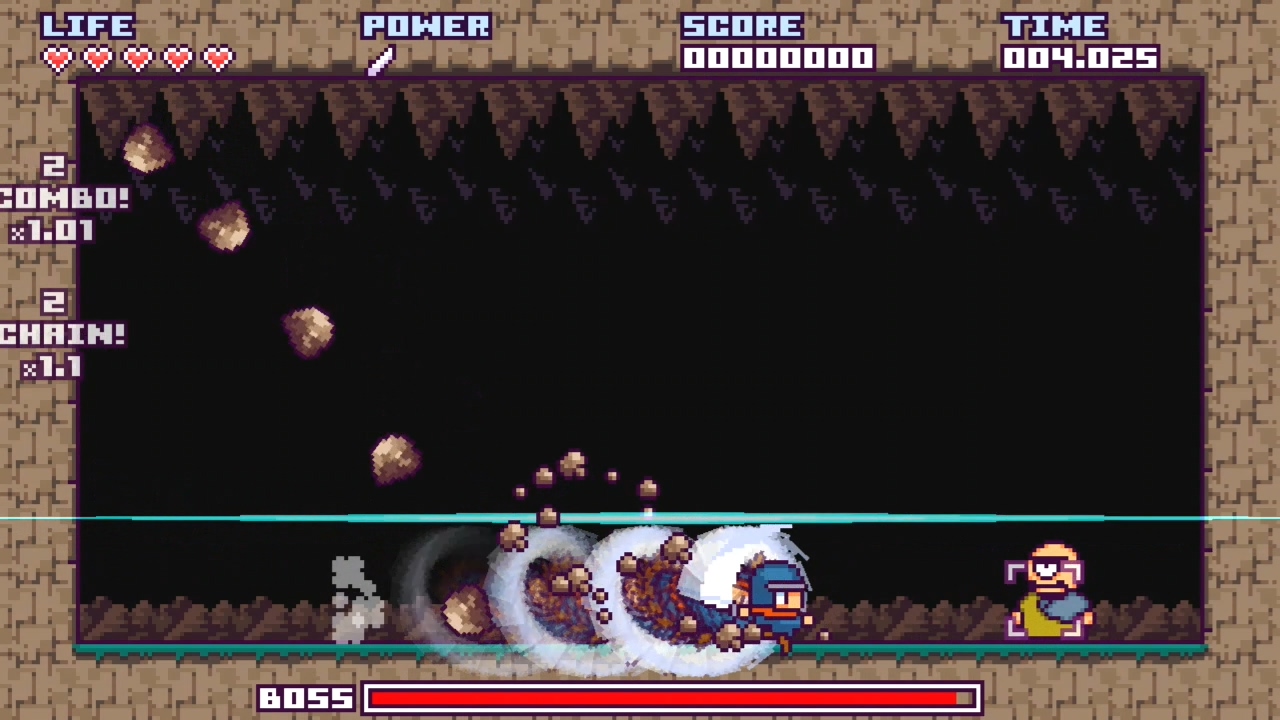Toggle the second heart in the LIFE row
1280x720 pixels.
(x=97, y=58)
